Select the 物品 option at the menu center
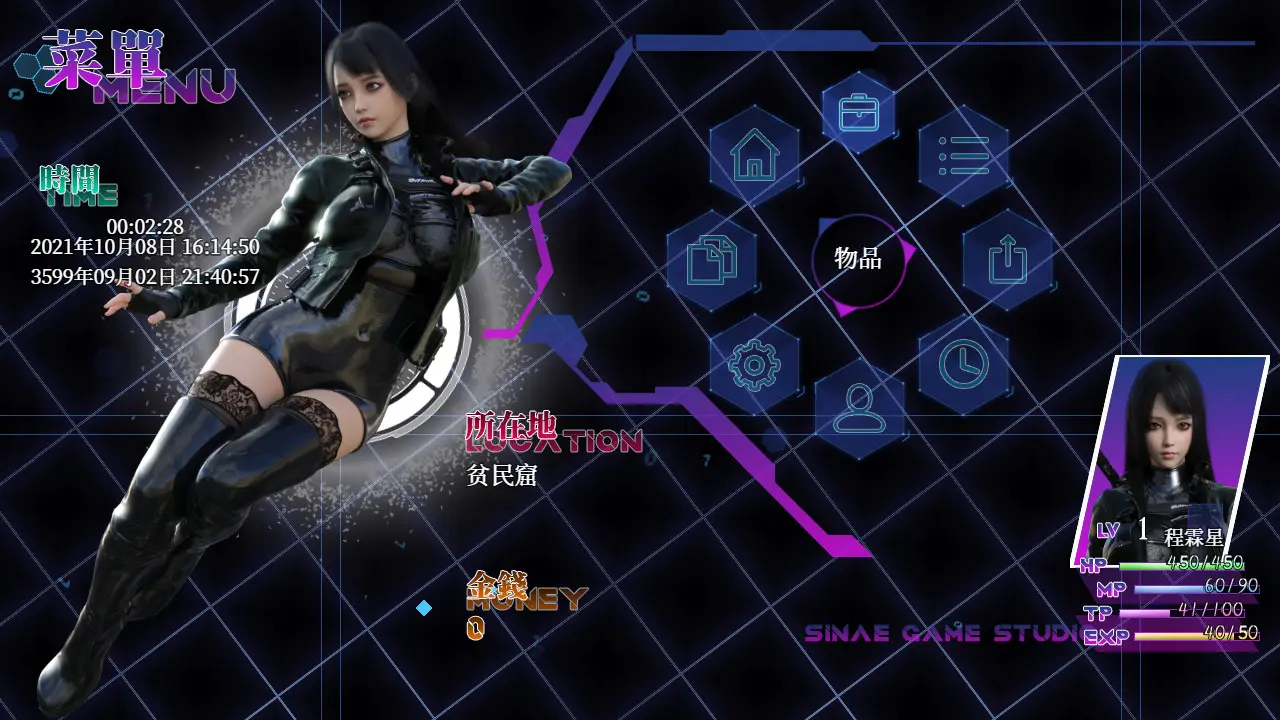The width and height of the screenshot is (1280, 720). (x=855, y=258)
